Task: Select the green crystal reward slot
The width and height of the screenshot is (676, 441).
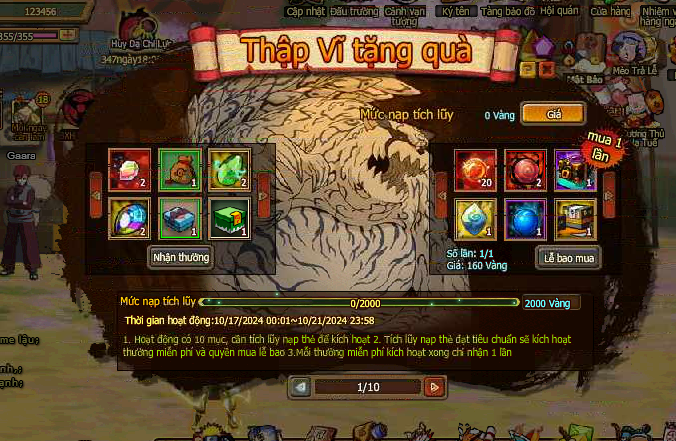Action: [229, 170]
